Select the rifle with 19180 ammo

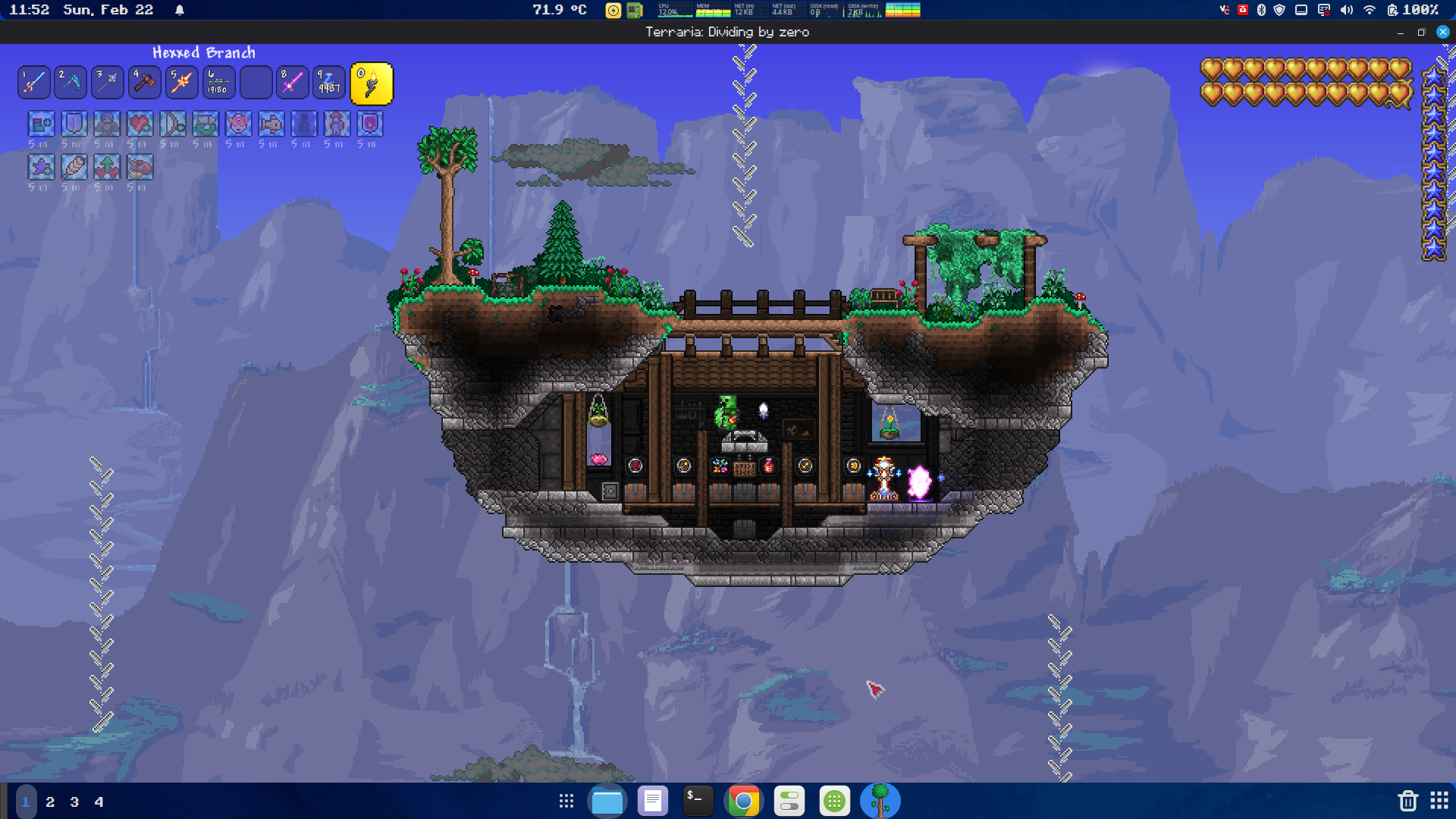218,83
